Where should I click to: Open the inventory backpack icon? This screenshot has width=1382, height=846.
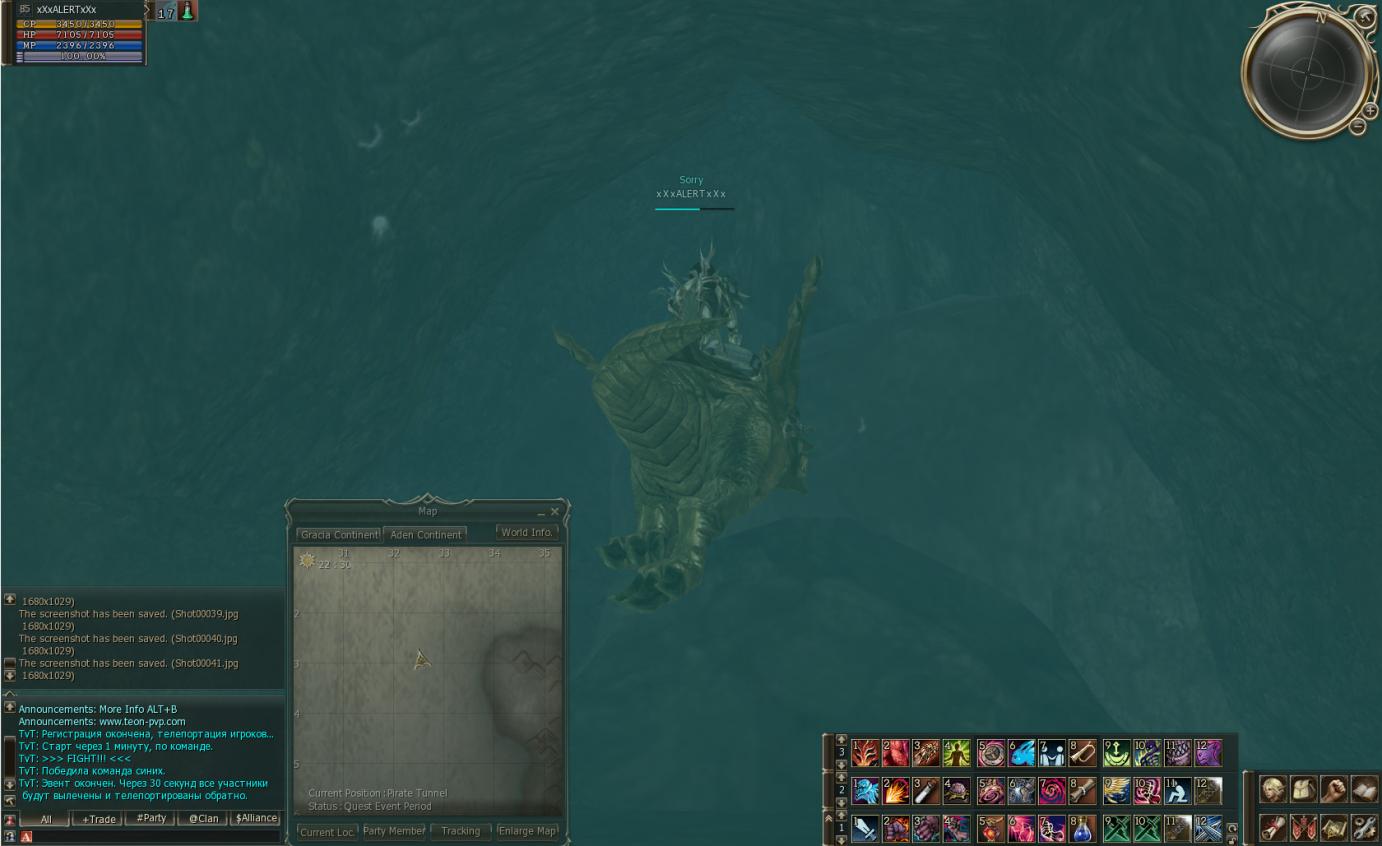click(1303, 789)
